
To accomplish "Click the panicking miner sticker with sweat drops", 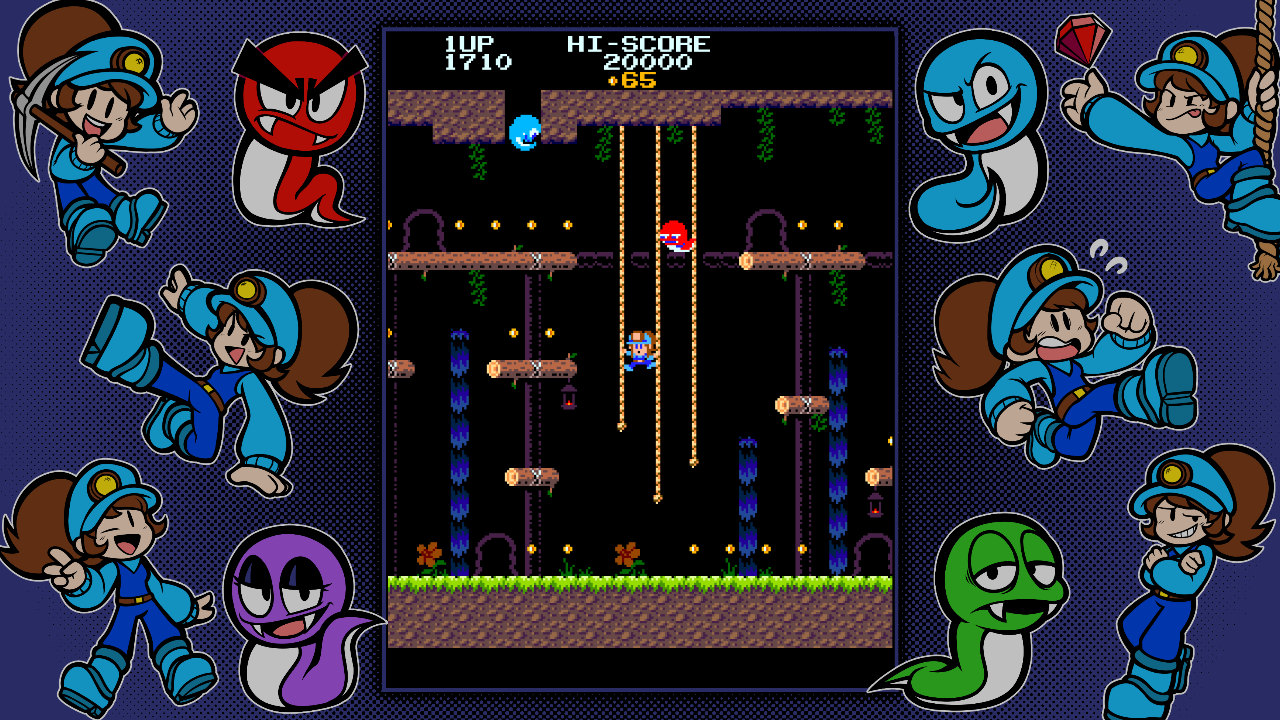I will 1060,350.
